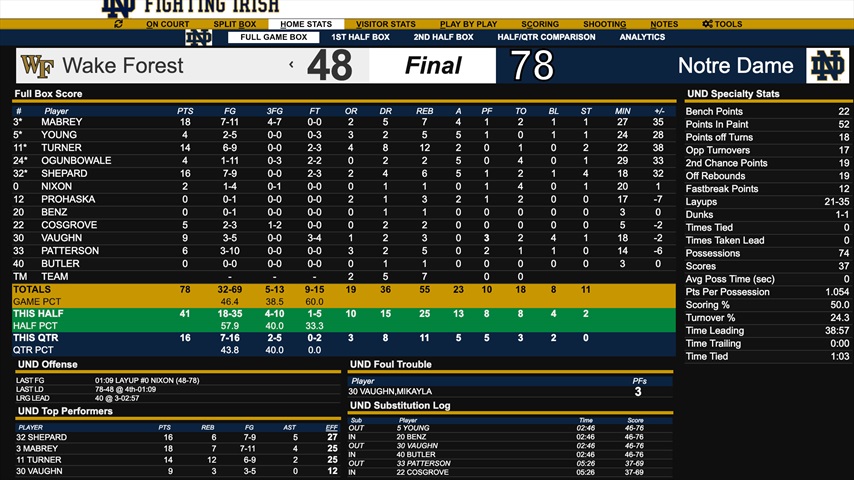Select the Home Stats tab

pyautogui.click(x=306, y=24)
